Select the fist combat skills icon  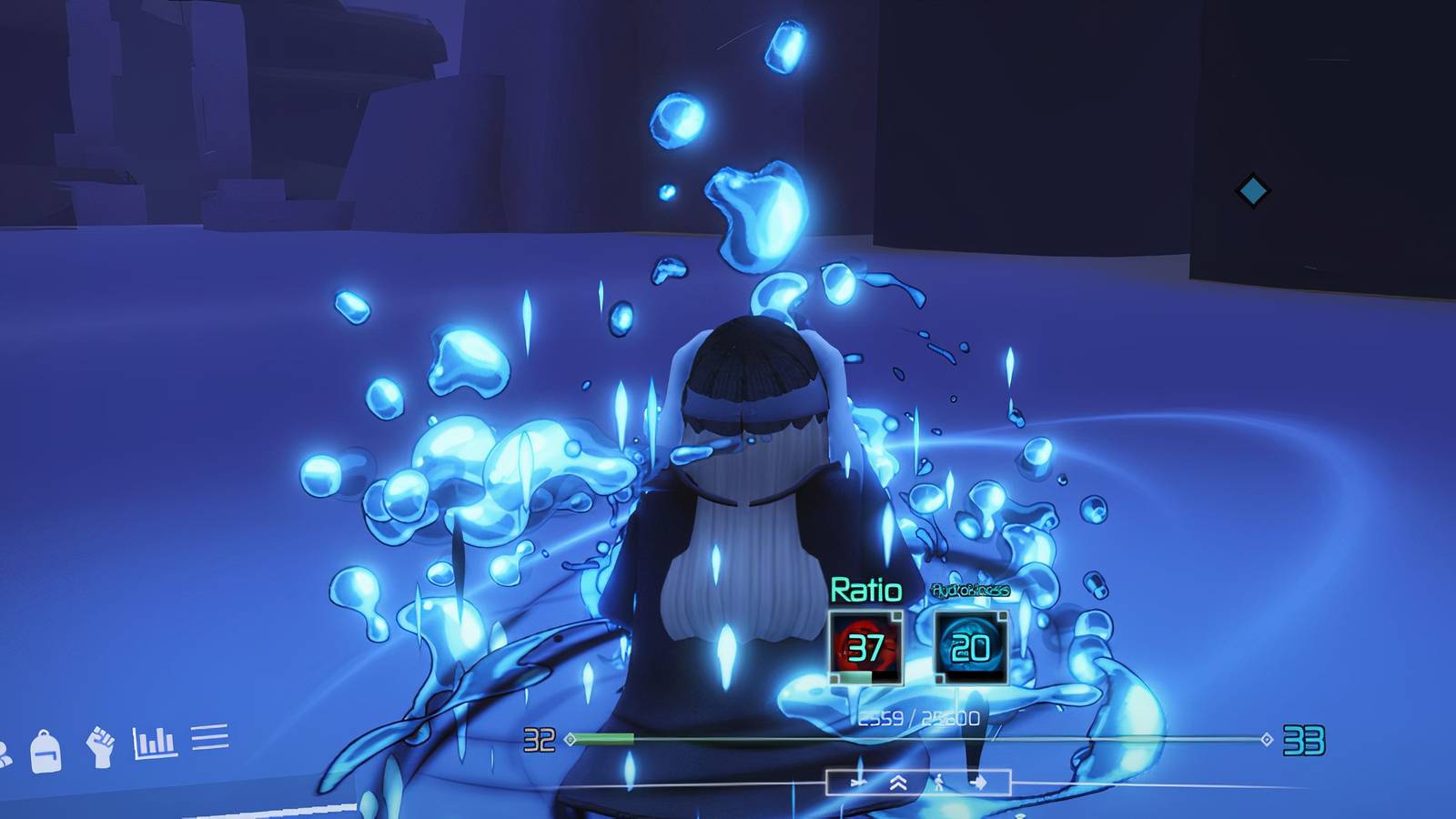[100, 746]
